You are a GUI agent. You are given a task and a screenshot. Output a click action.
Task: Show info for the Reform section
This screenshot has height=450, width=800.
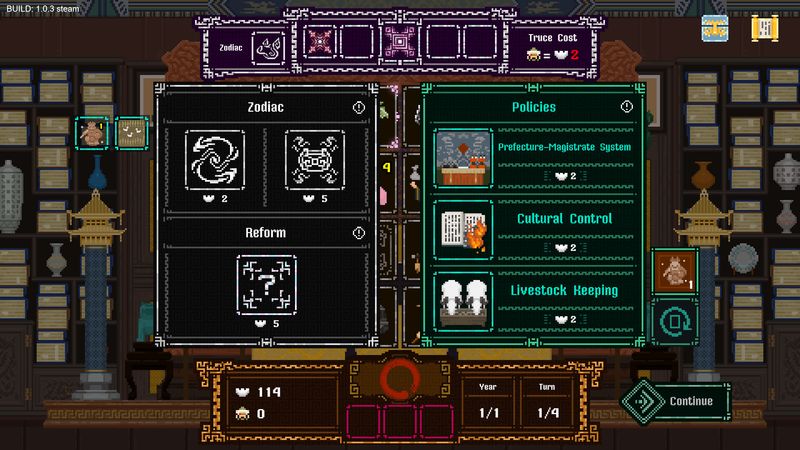(359, 233)
